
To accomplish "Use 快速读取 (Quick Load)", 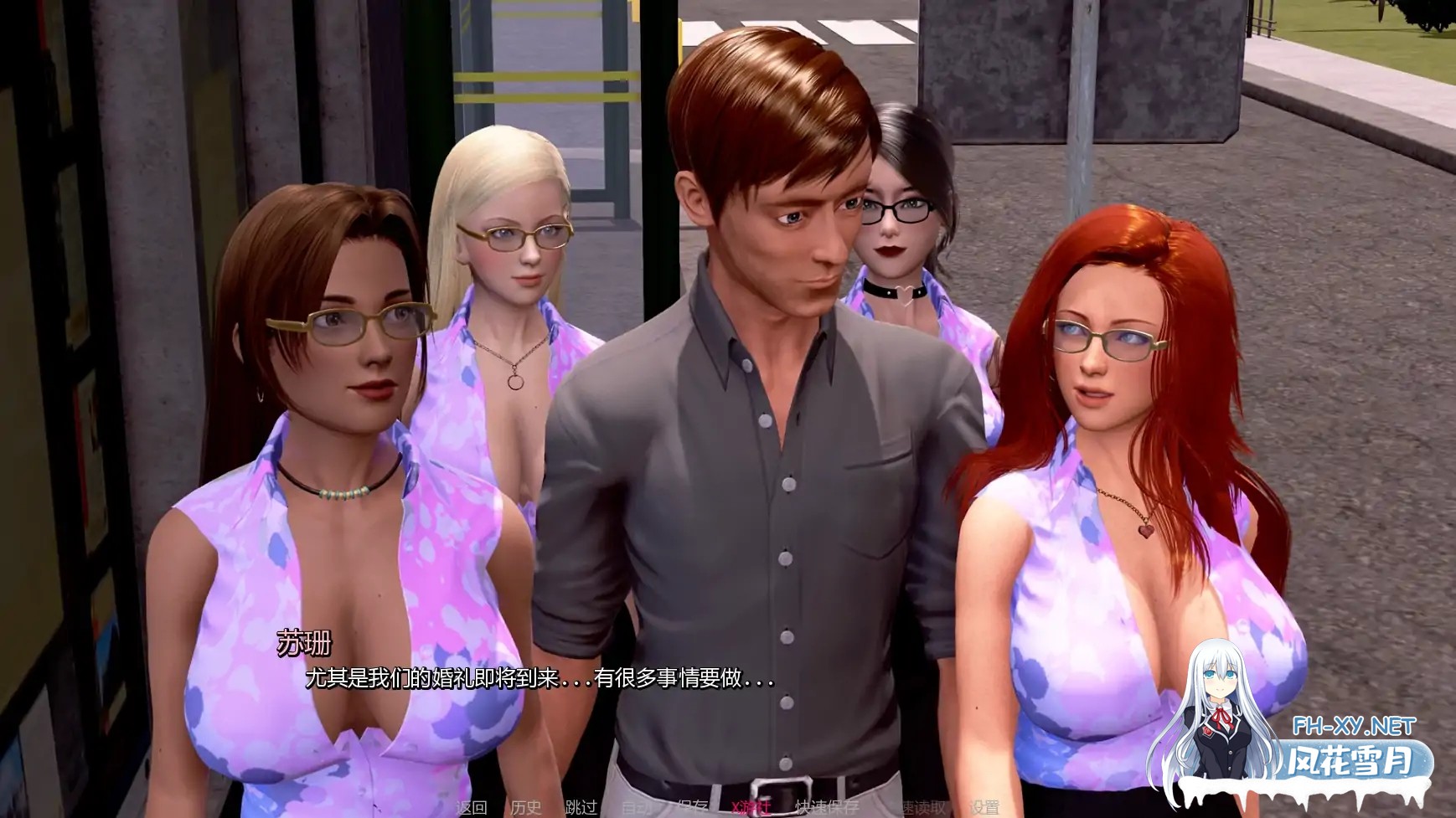I will [916, 807].
